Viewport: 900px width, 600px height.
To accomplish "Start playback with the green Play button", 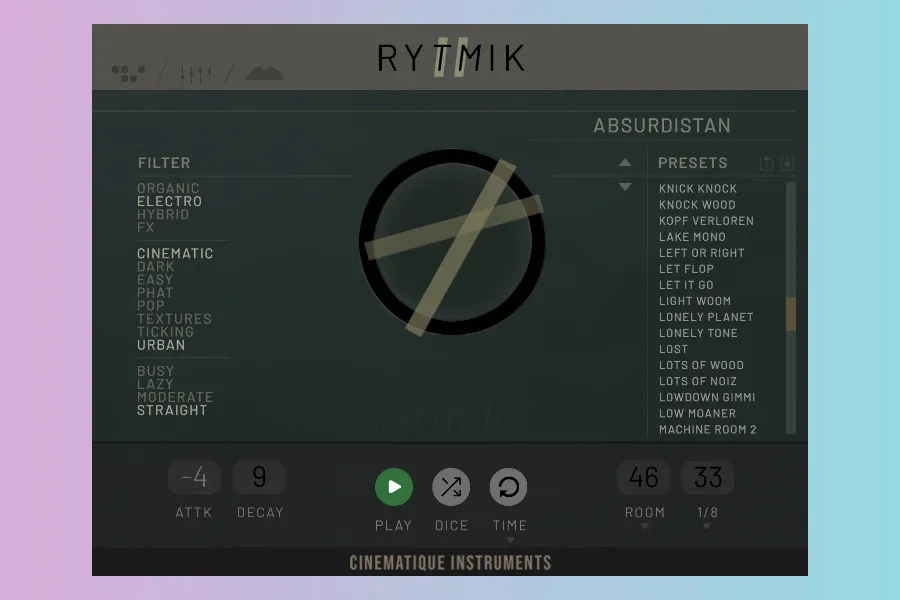I will click(394, 487).
